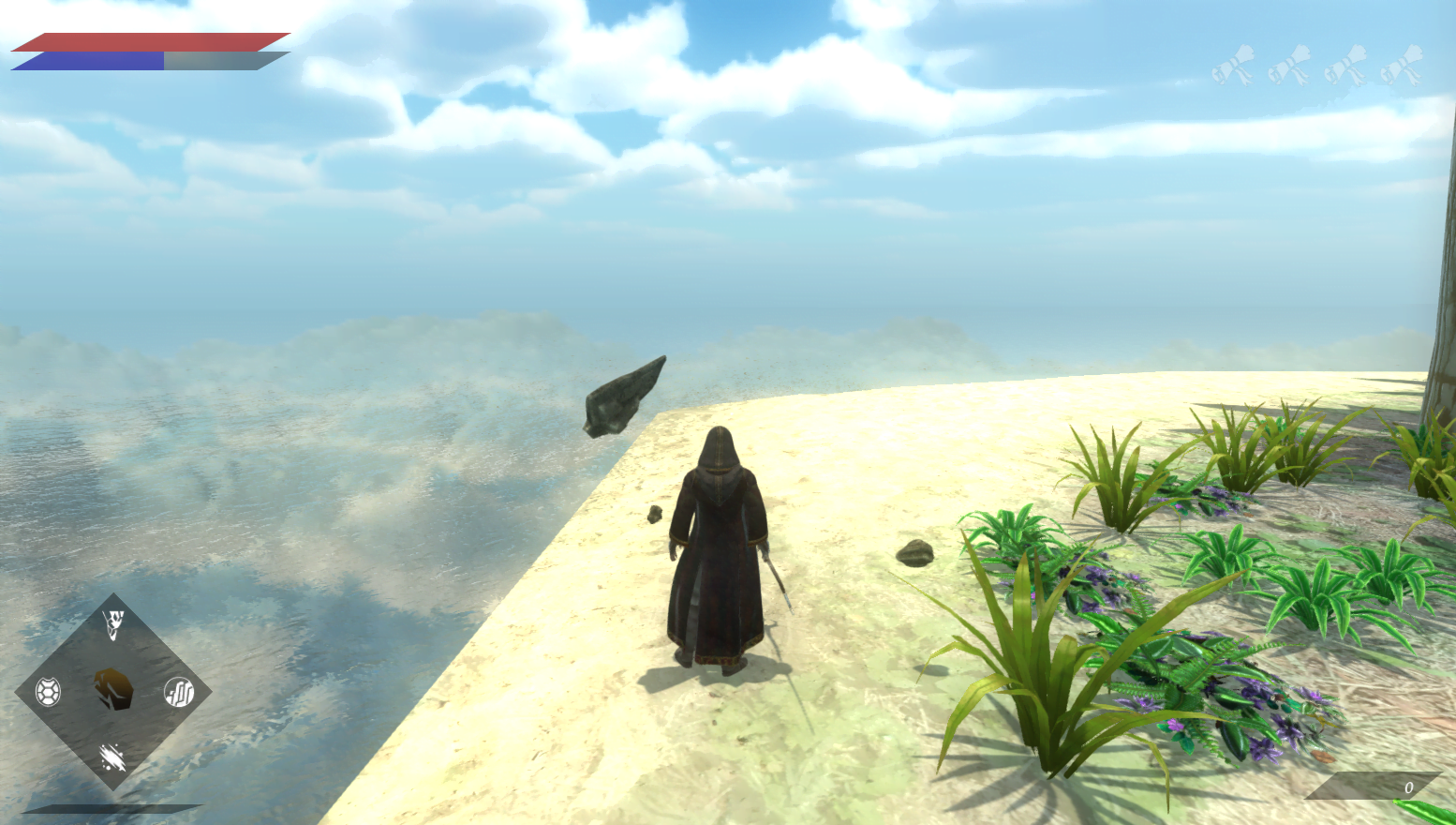Select the turtle shell ability icon
The height and width of the screenshot is (825, 1456).
[48, 692]
